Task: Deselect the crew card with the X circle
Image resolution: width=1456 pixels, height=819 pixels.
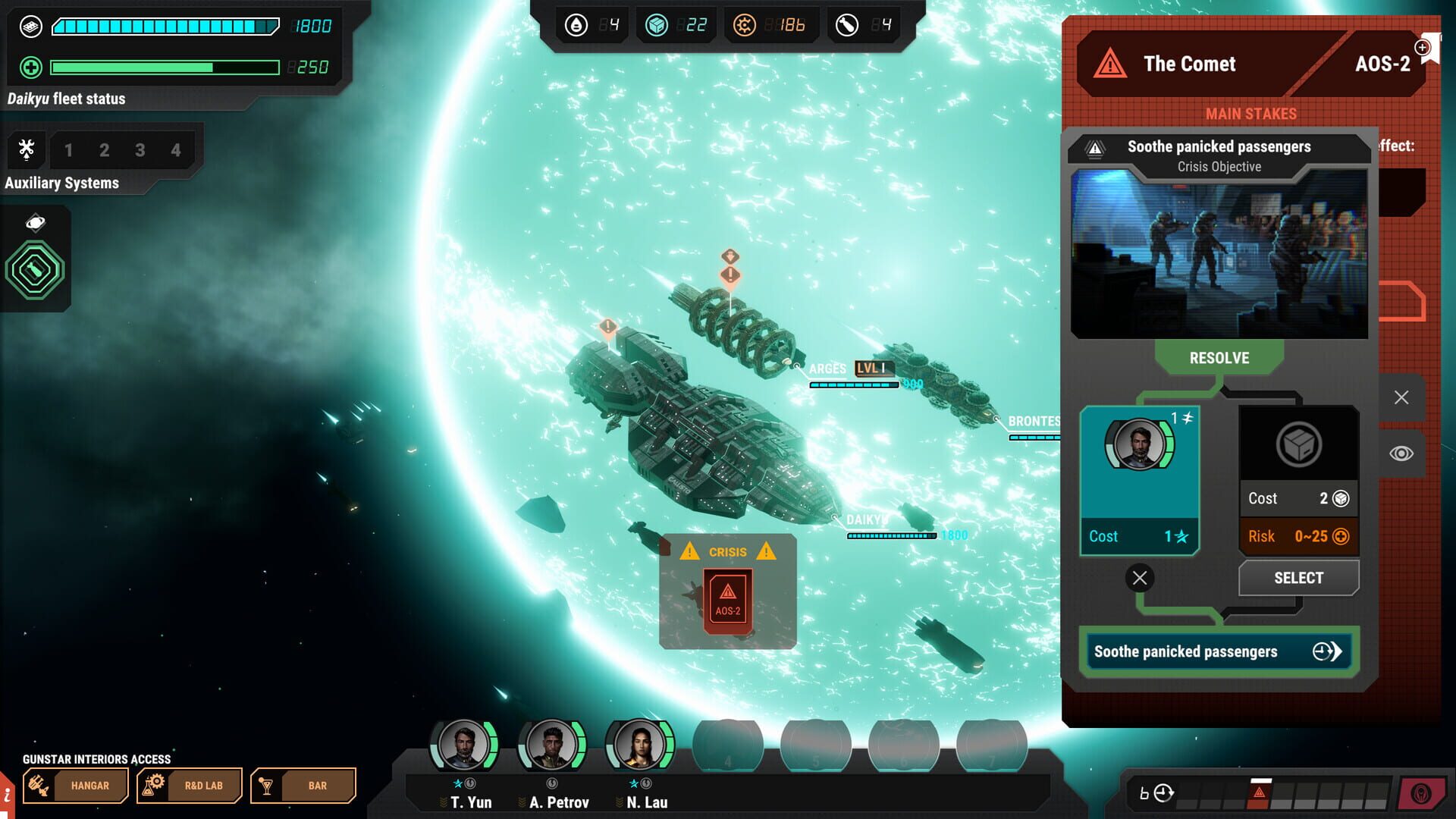Action: [1140, 578]
